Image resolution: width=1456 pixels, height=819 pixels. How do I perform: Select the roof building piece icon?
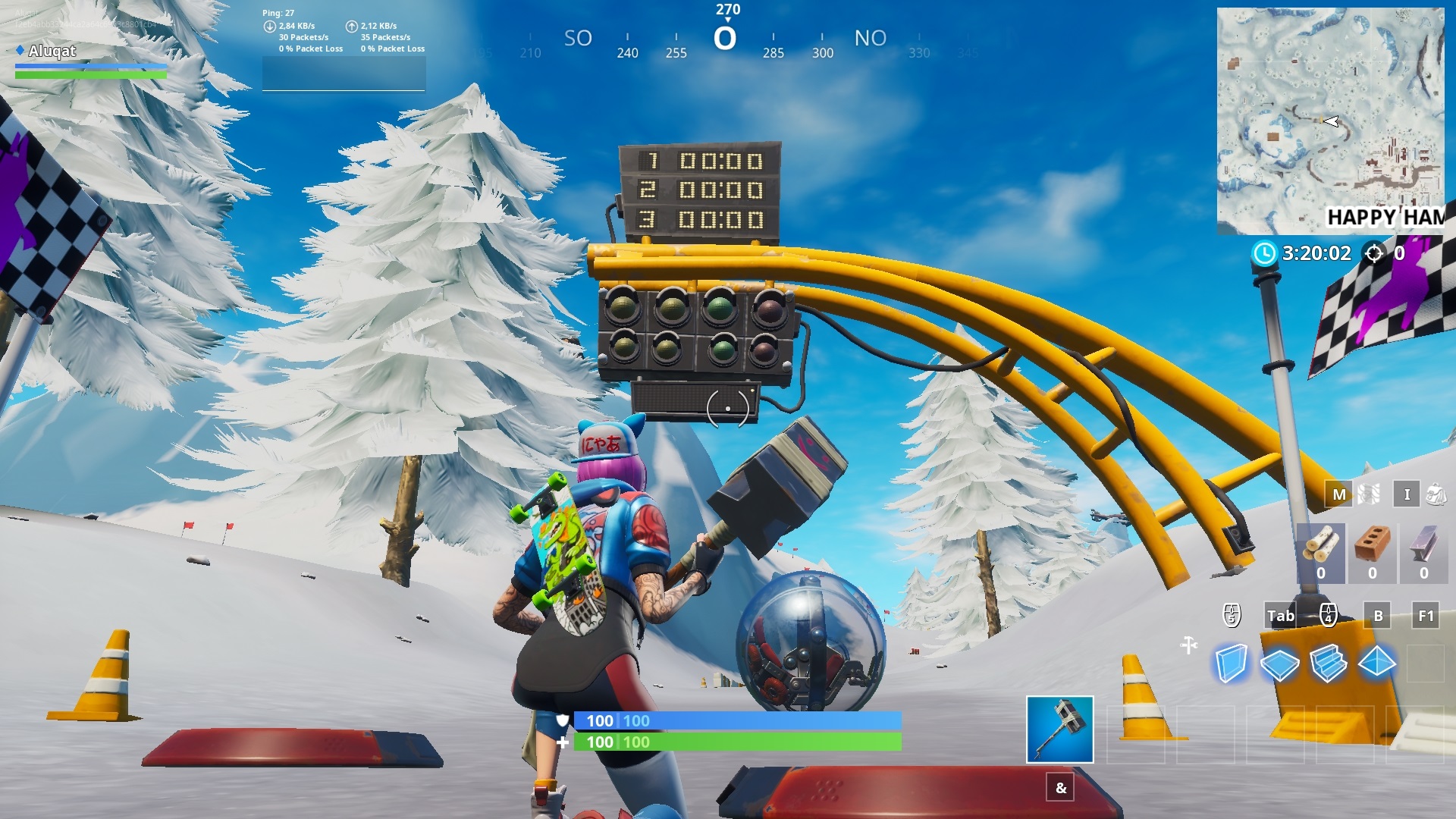pyautogui.click(x=1378, y=664)
